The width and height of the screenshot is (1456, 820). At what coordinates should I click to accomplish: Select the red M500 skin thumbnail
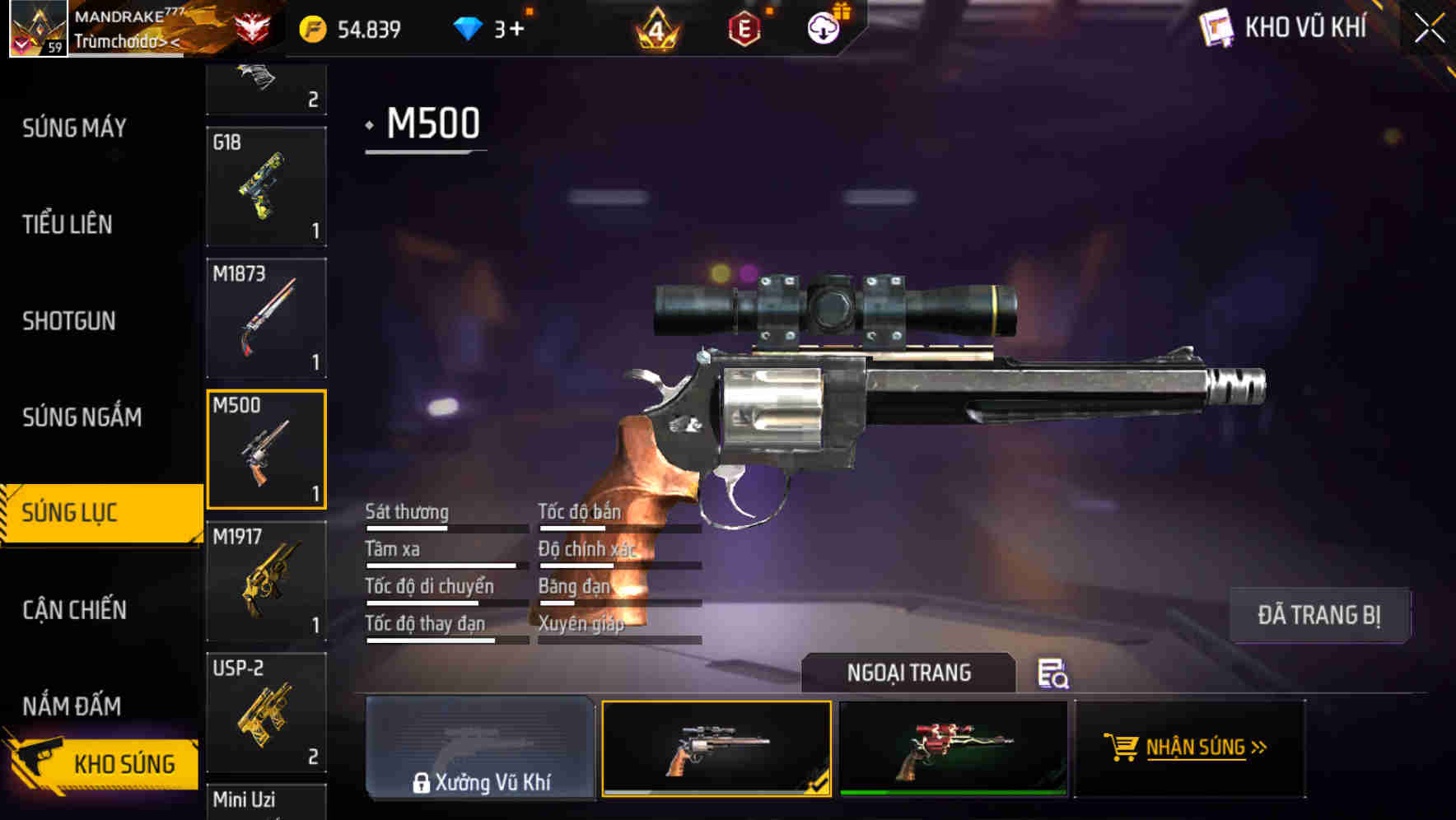[955, 748]
